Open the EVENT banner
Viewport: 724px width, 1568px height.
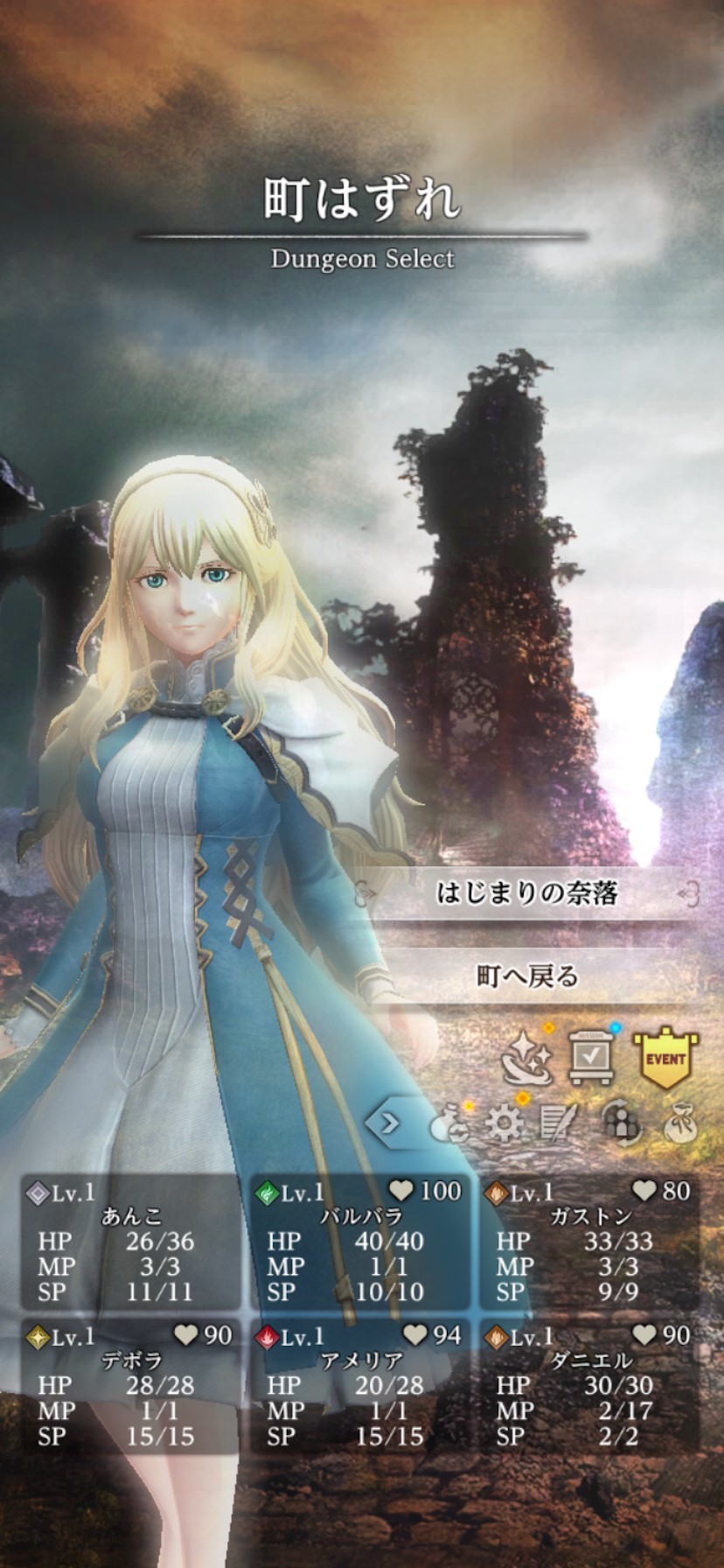pos(665,1057)
